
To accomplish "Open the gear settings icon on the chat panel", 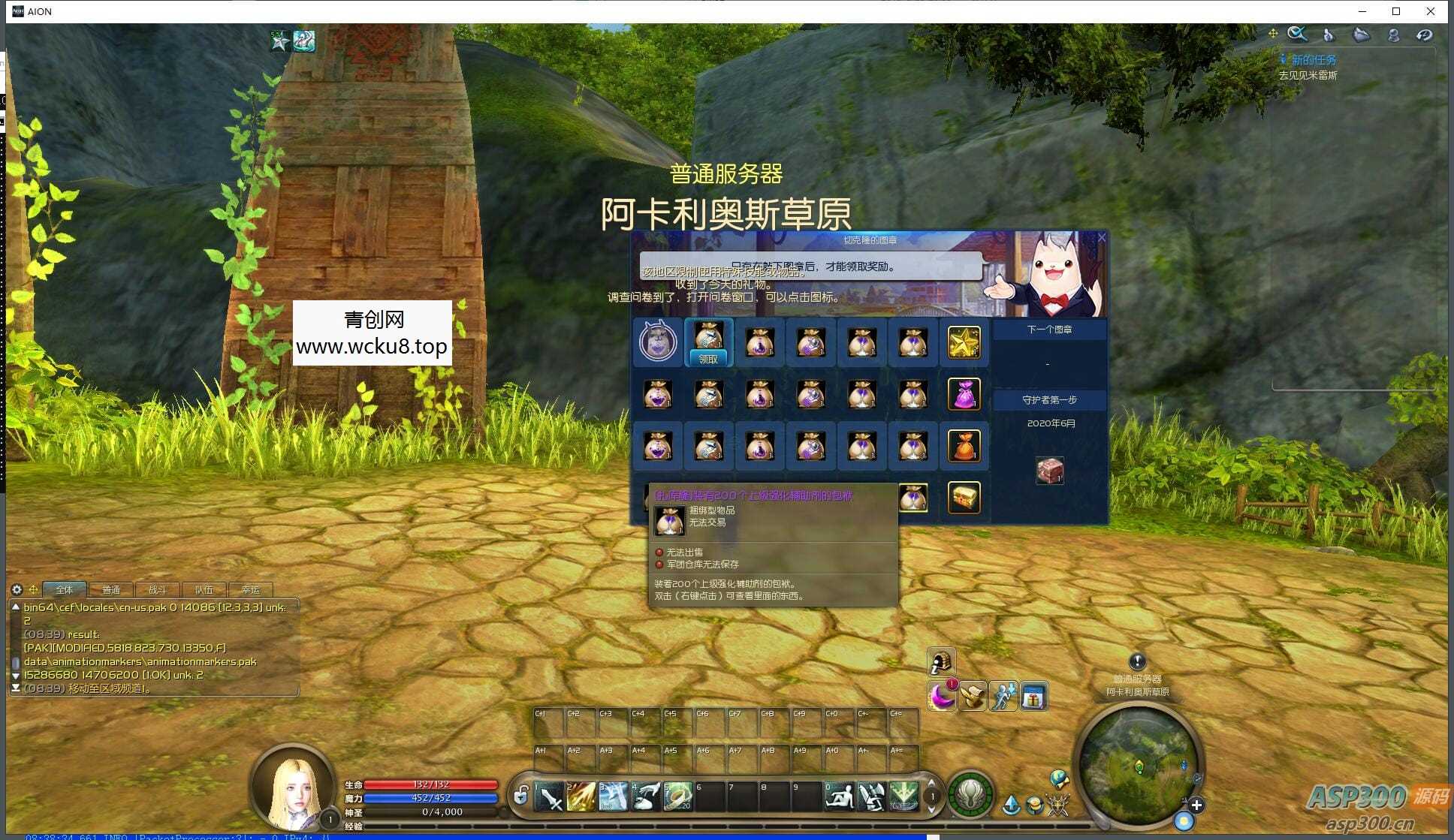I will pyautogui.click(x=17, y=590).
